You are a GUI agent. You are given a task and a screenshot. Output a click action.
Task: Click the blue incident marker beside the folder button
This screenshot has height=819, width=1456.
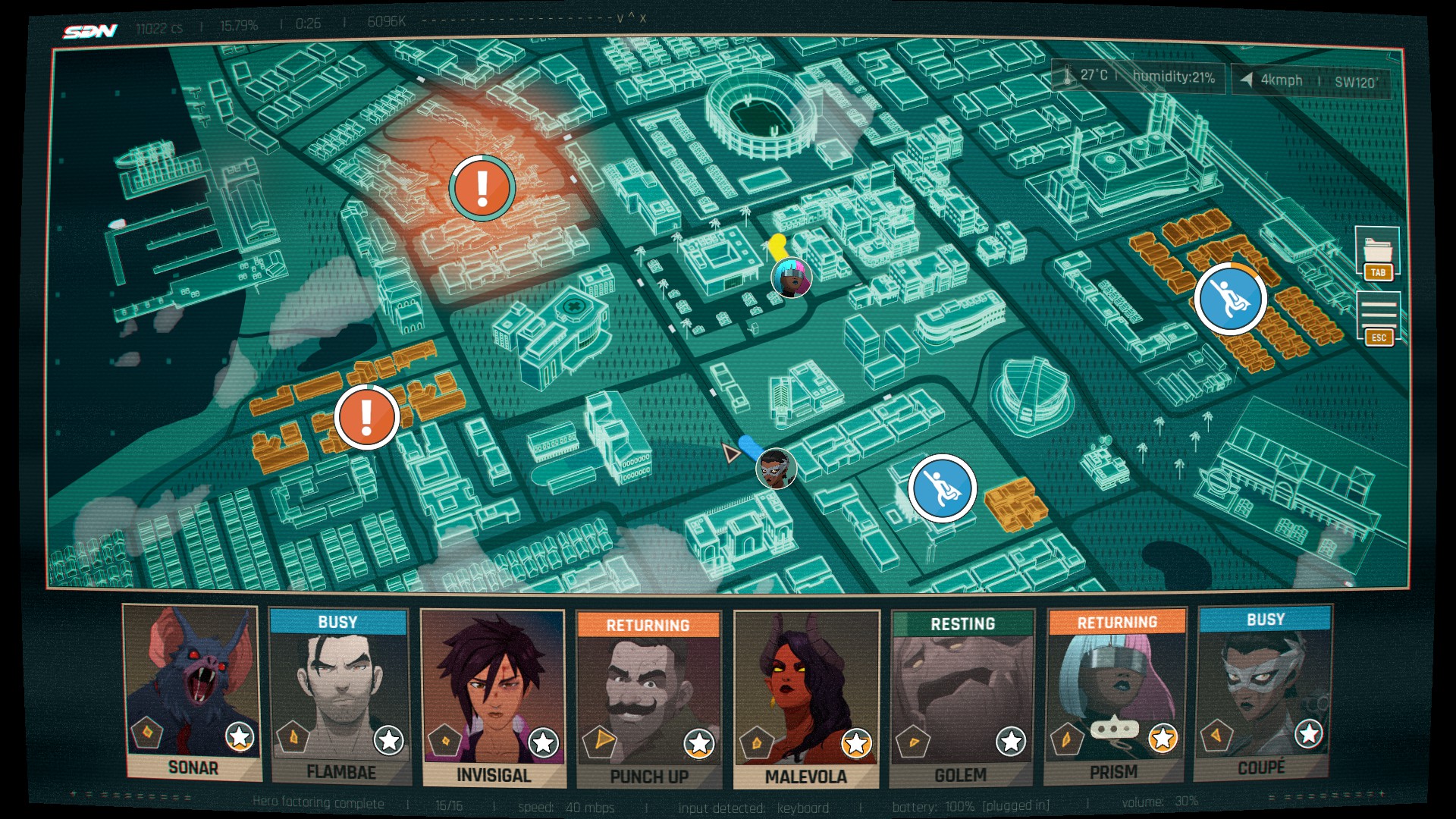(1230, 299)
